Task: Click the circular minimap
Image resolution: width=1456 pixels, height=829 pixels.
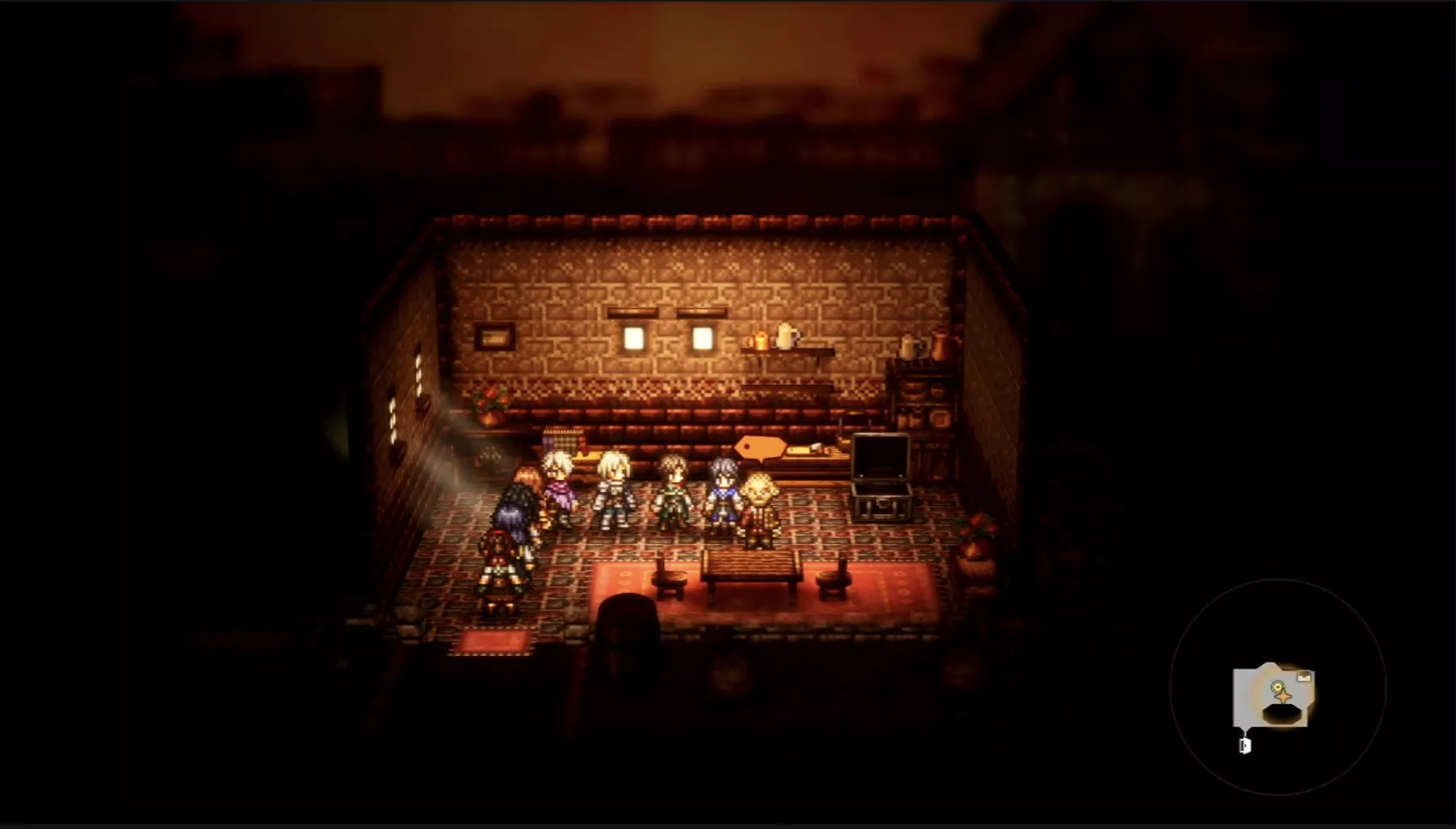Action: 1277,688
